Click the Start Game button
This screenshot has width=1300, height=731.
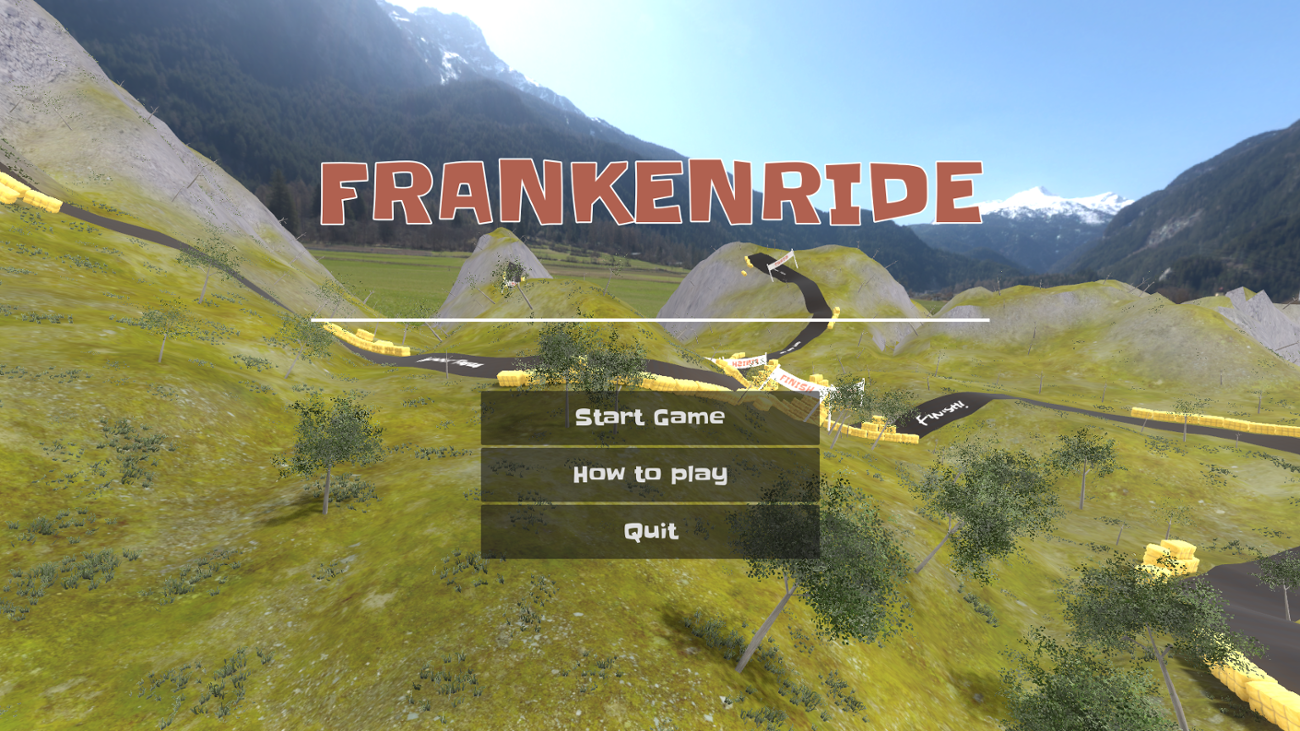[x=649, y=417]
